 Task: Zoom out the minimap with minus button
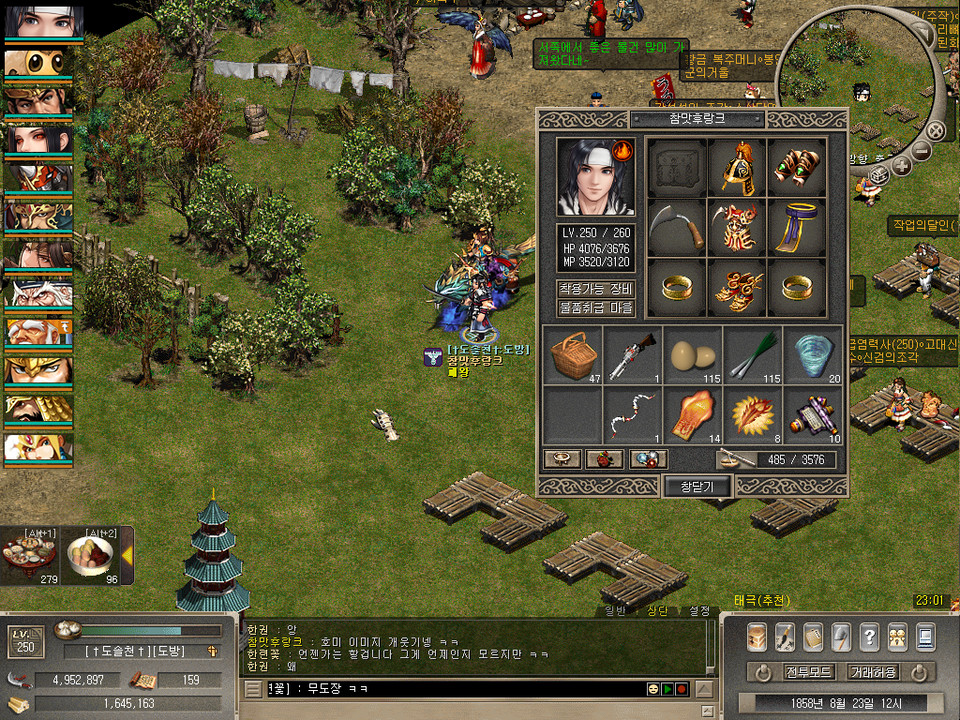point(921,150)
